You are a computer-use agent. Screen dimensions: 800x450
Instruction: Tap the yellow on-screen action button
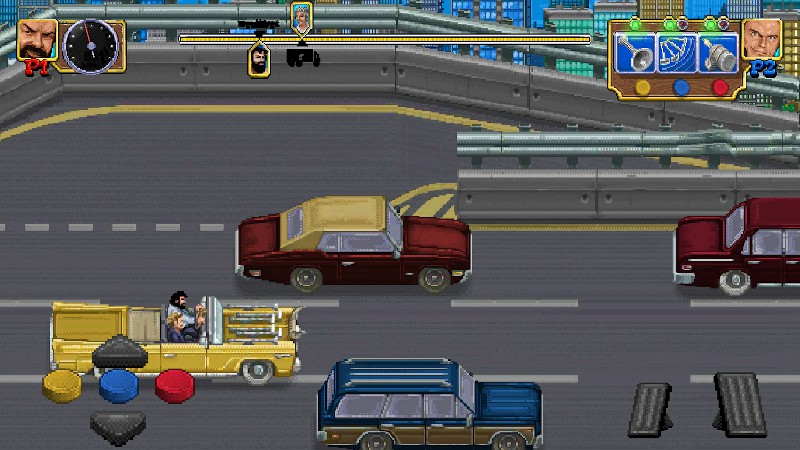pos(62,384)
